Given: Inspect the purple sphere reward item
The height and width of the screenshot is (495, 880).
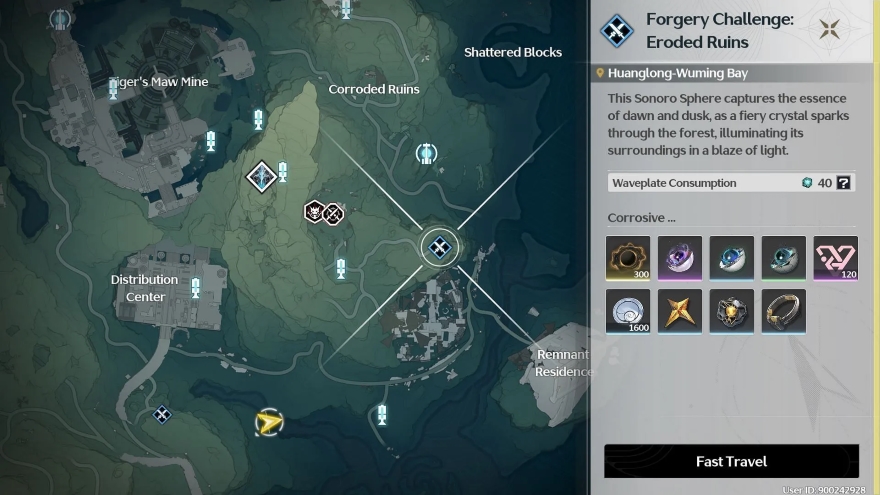Looking at the screenshot, I should click(680, 258).
